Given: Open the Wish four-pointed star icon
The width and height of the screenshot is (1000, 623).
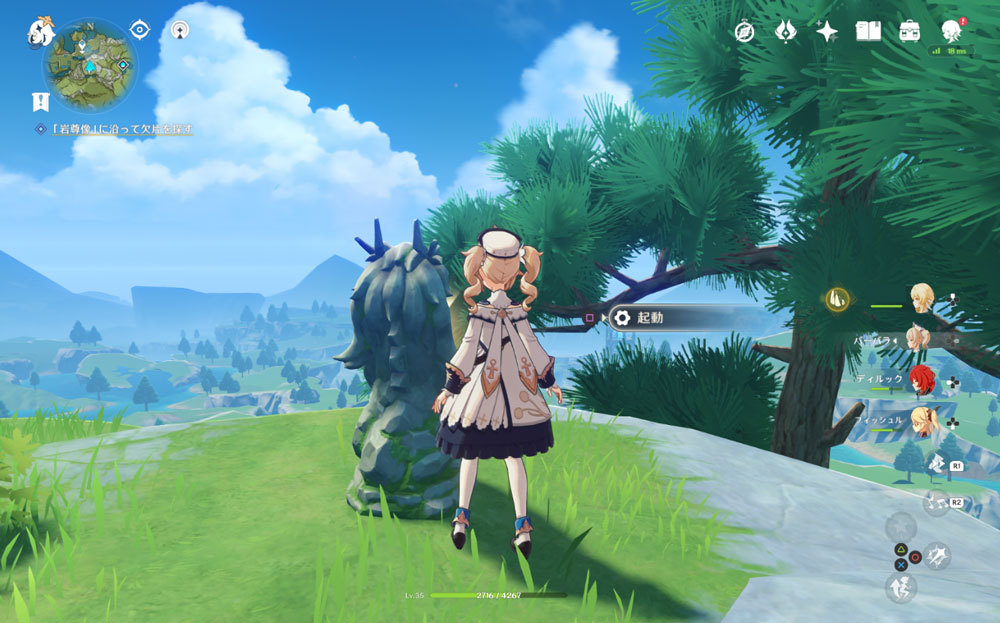Looking at the screenshot, I should [x=827, y=31].
